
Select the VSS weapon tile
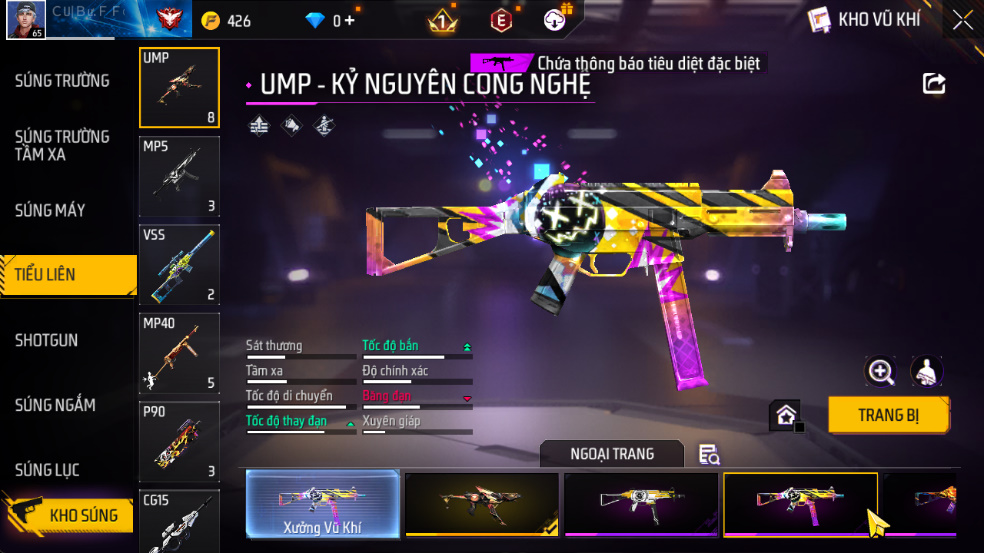pos(179,265)
